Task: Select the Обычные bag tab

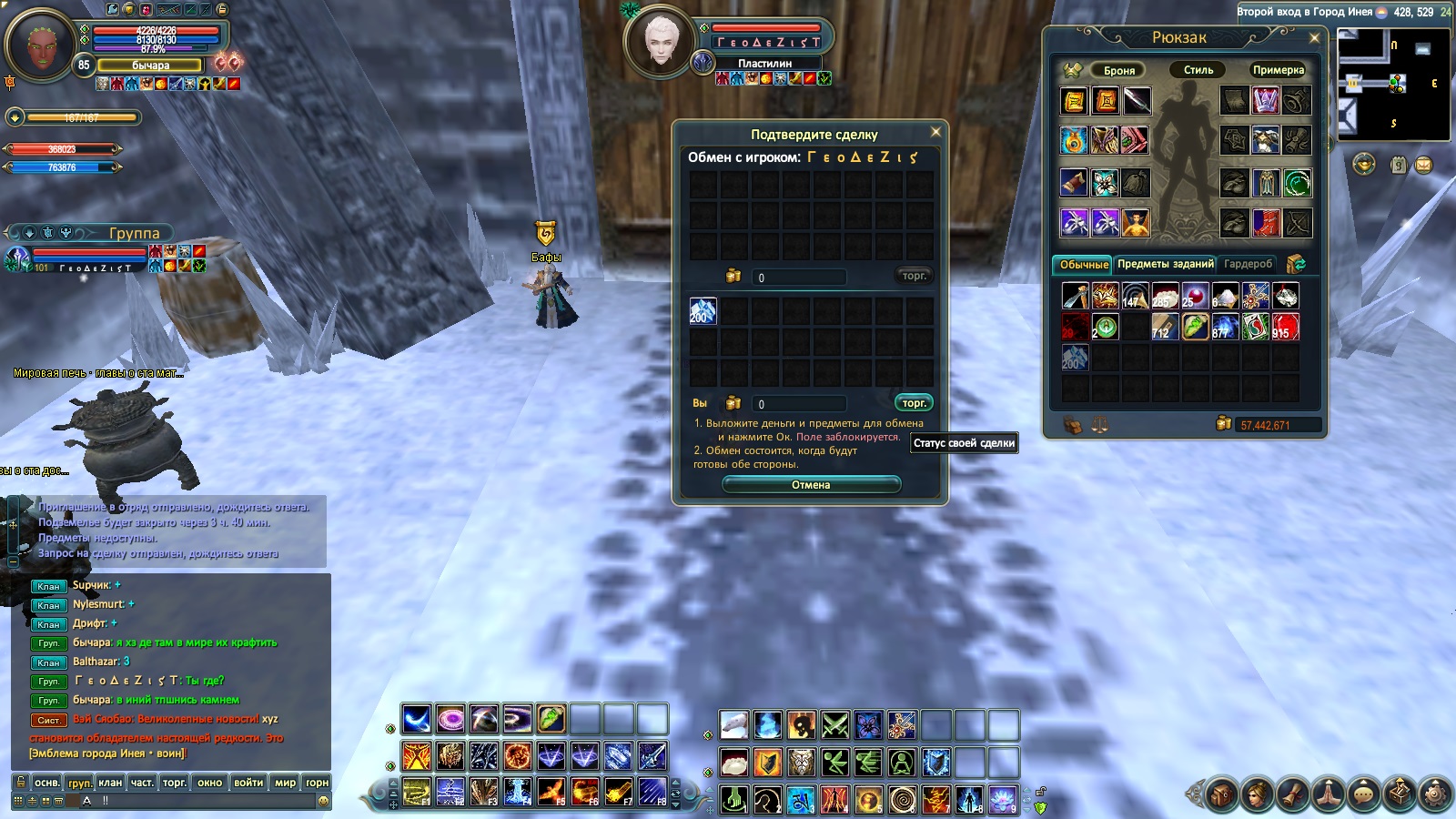Action: [1083, 265]
